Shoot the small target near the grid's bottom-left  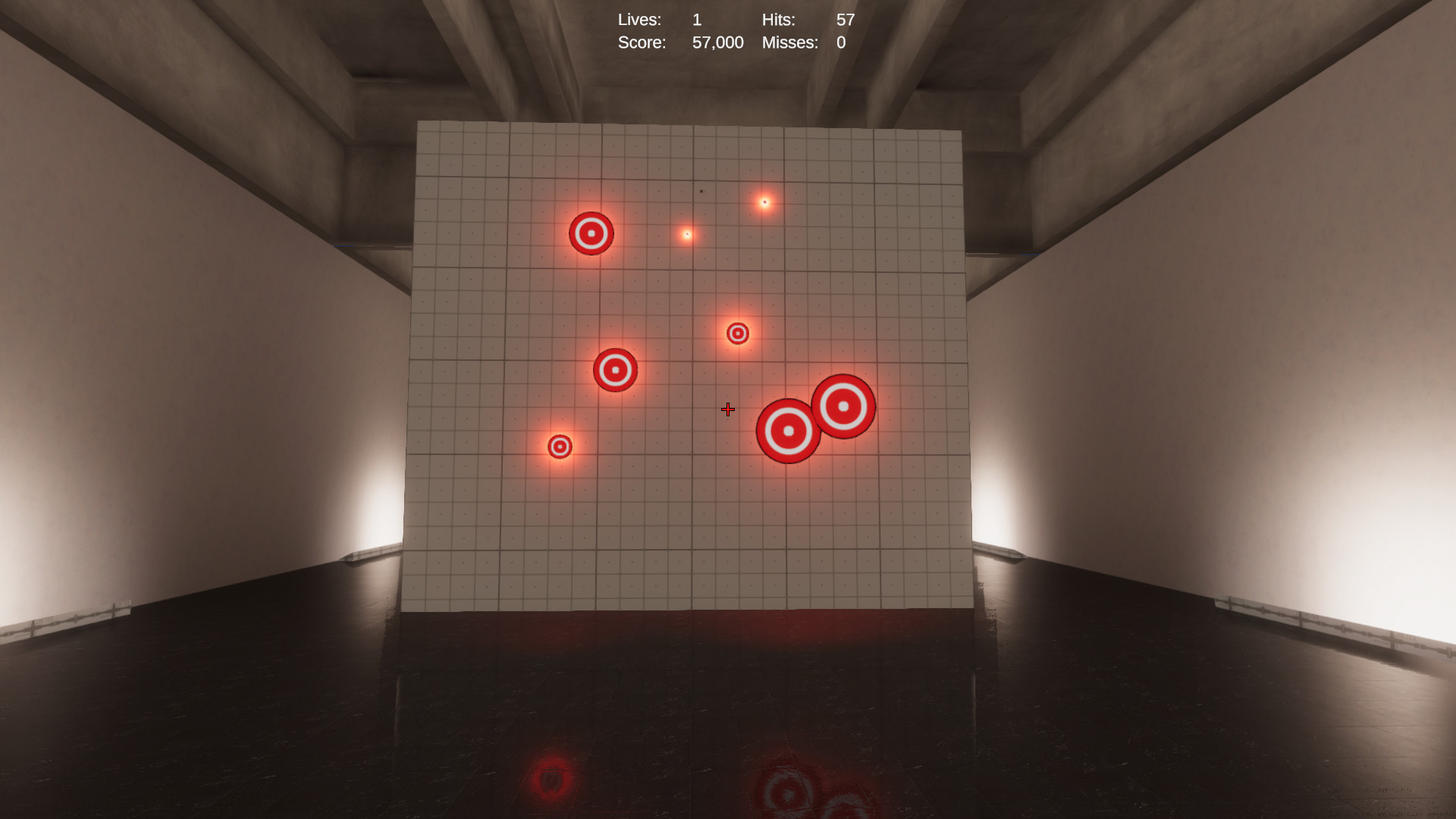tap(560, 447)
